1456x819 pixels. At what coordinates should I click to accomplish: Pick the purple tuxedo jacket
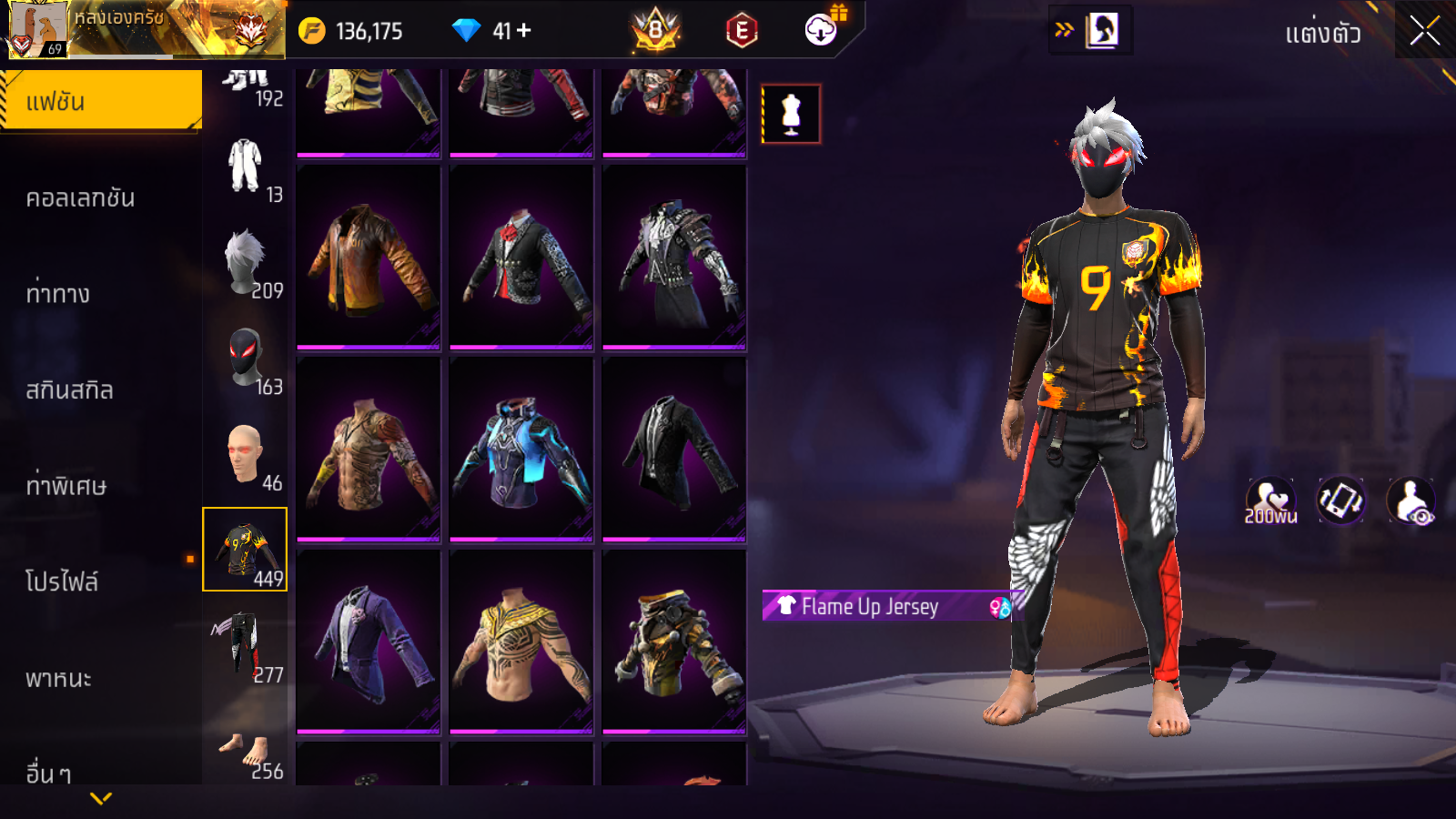(369, 642)
